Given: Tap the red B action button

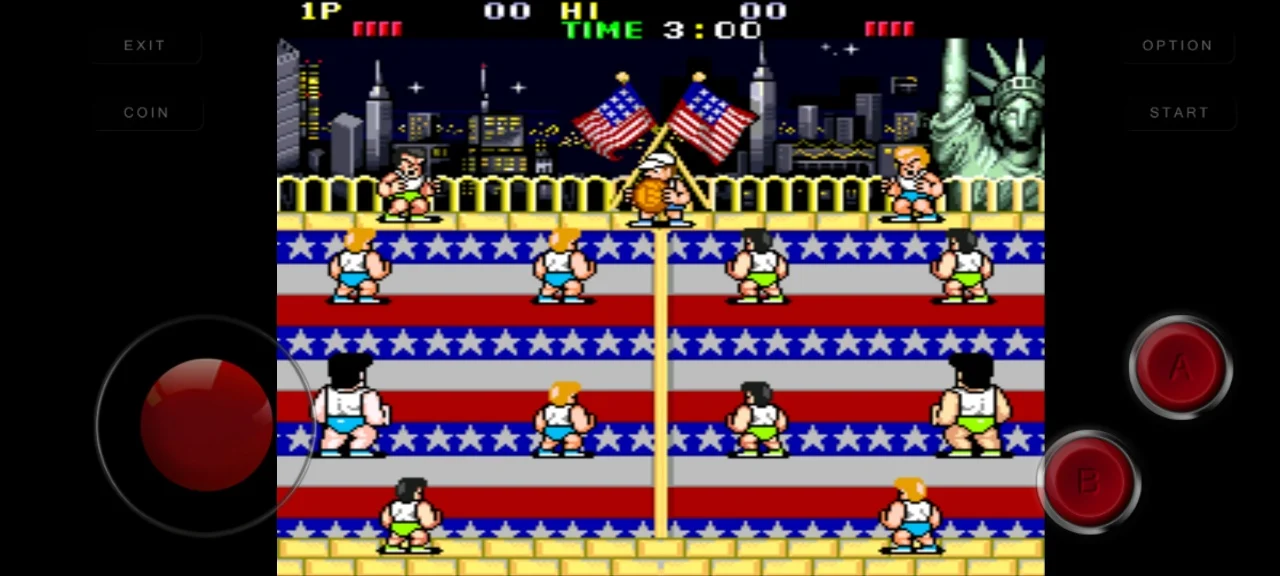Looking at the screenshot, I should 1088,482.
